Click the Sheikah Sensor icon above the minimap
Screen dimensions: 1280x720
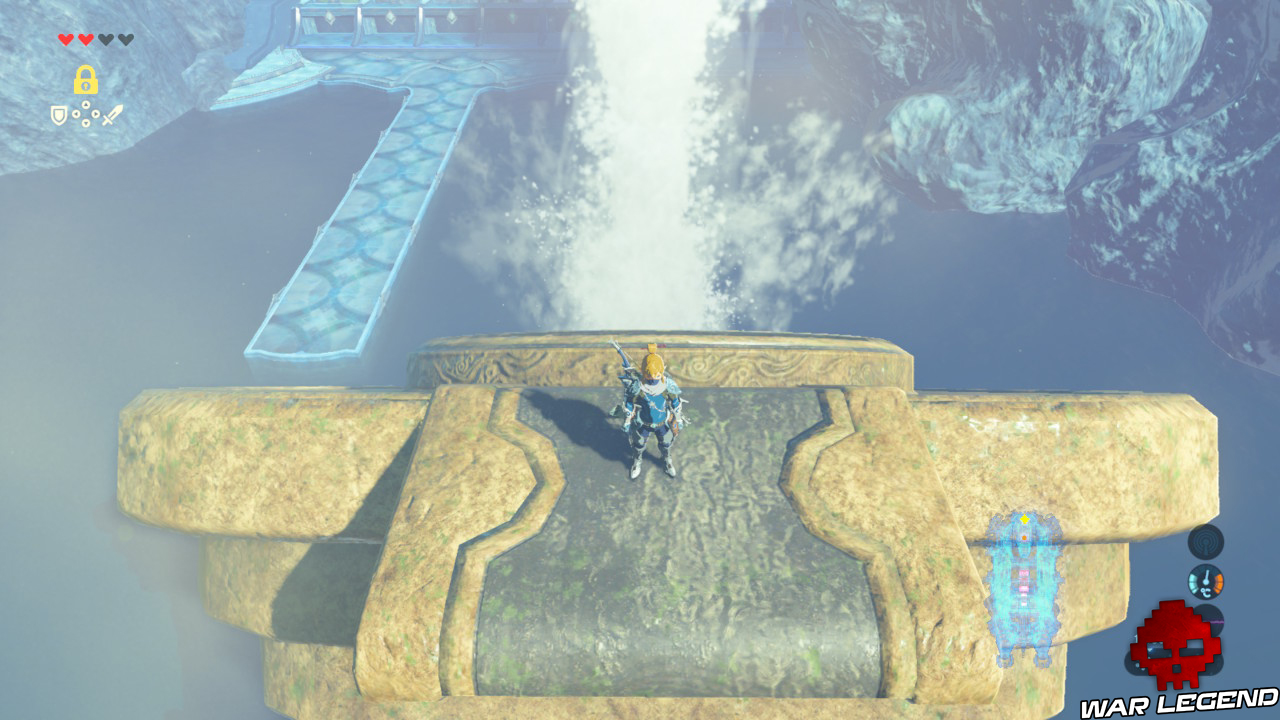pos(1205,541)
